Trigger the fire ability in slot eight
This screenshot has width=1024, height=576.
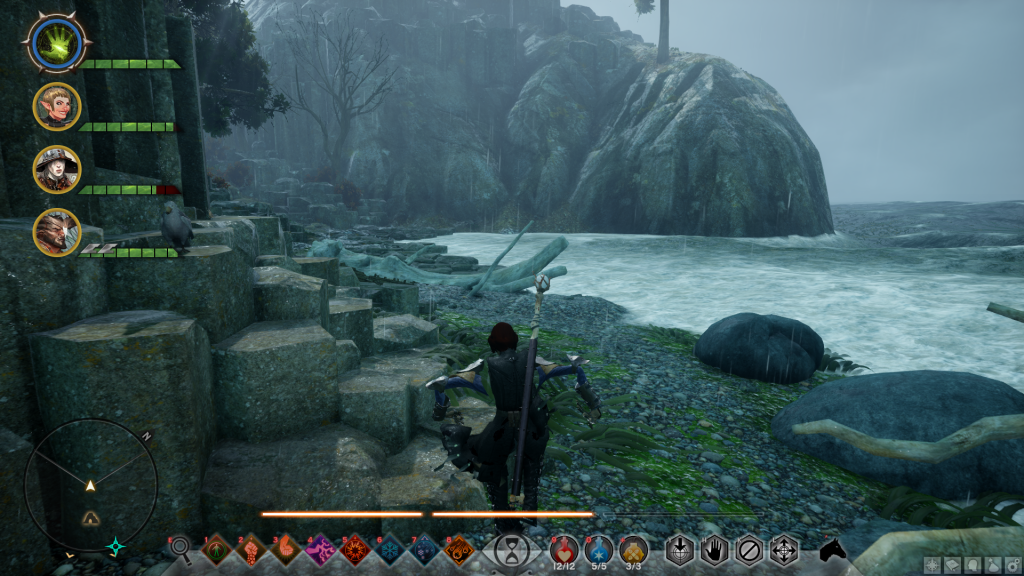point(459,548)
